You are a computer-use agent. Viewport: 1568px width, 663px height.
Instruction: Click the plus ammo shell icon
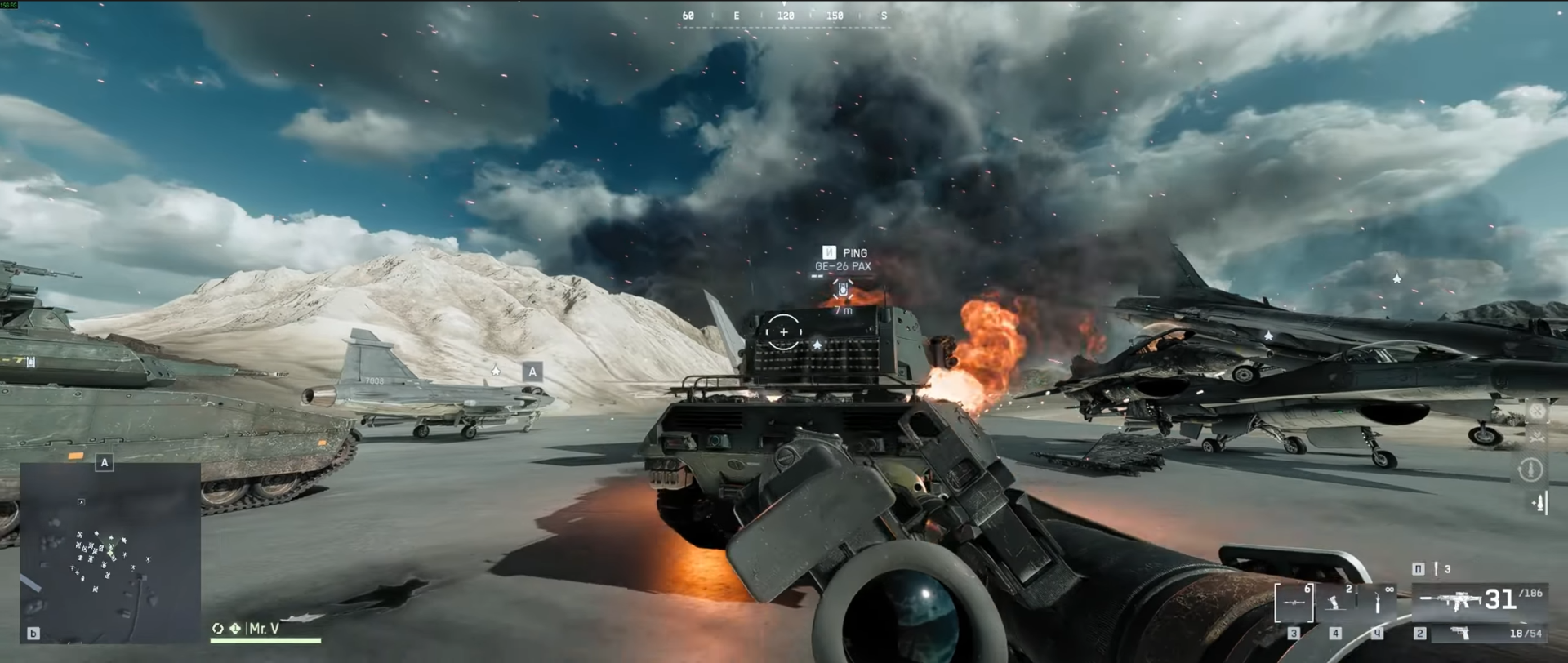(x=1540, y=503)
